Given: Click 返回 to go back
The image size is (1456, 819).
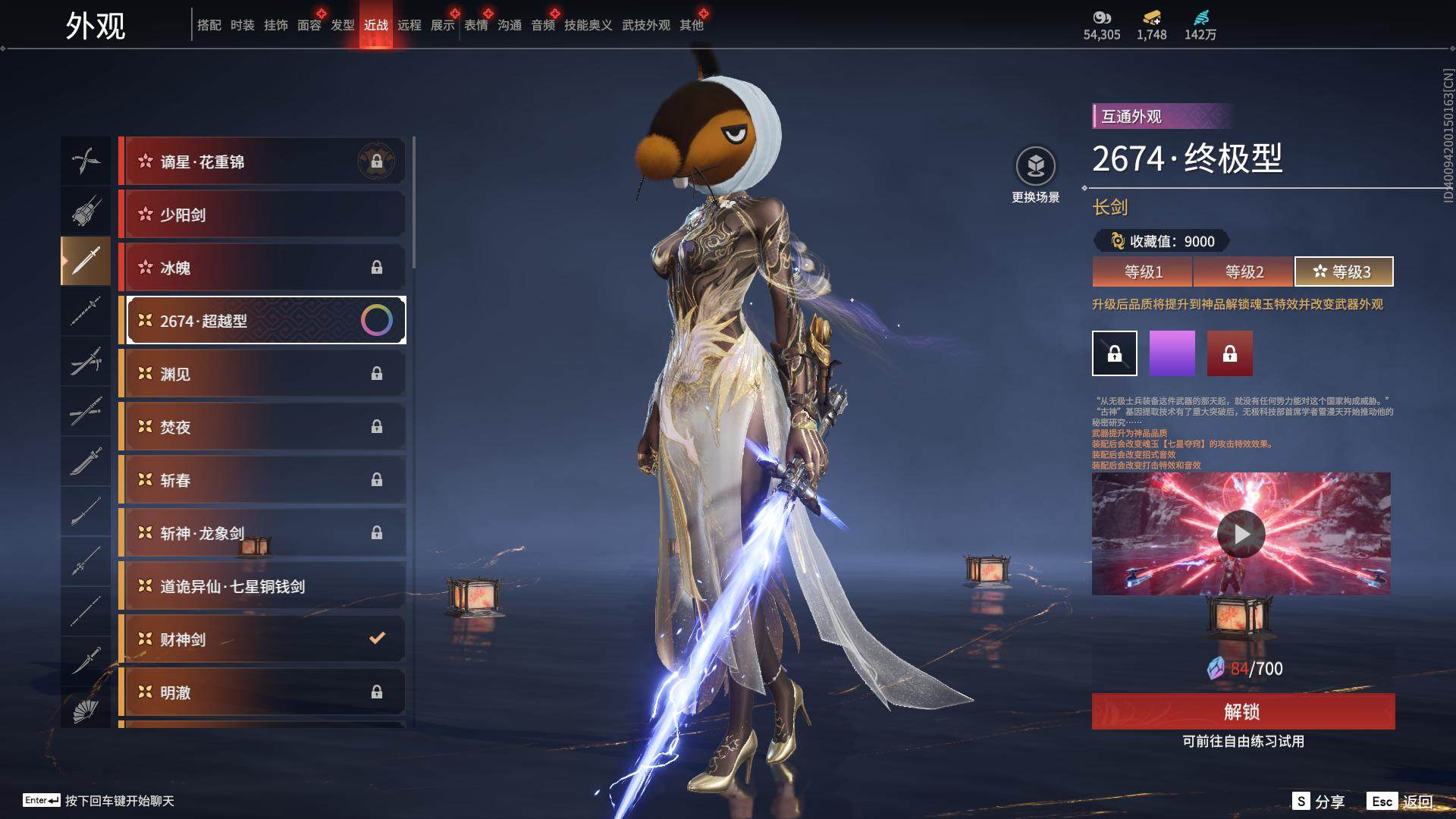Looking at the screenshot, I should click(1401, 801).
